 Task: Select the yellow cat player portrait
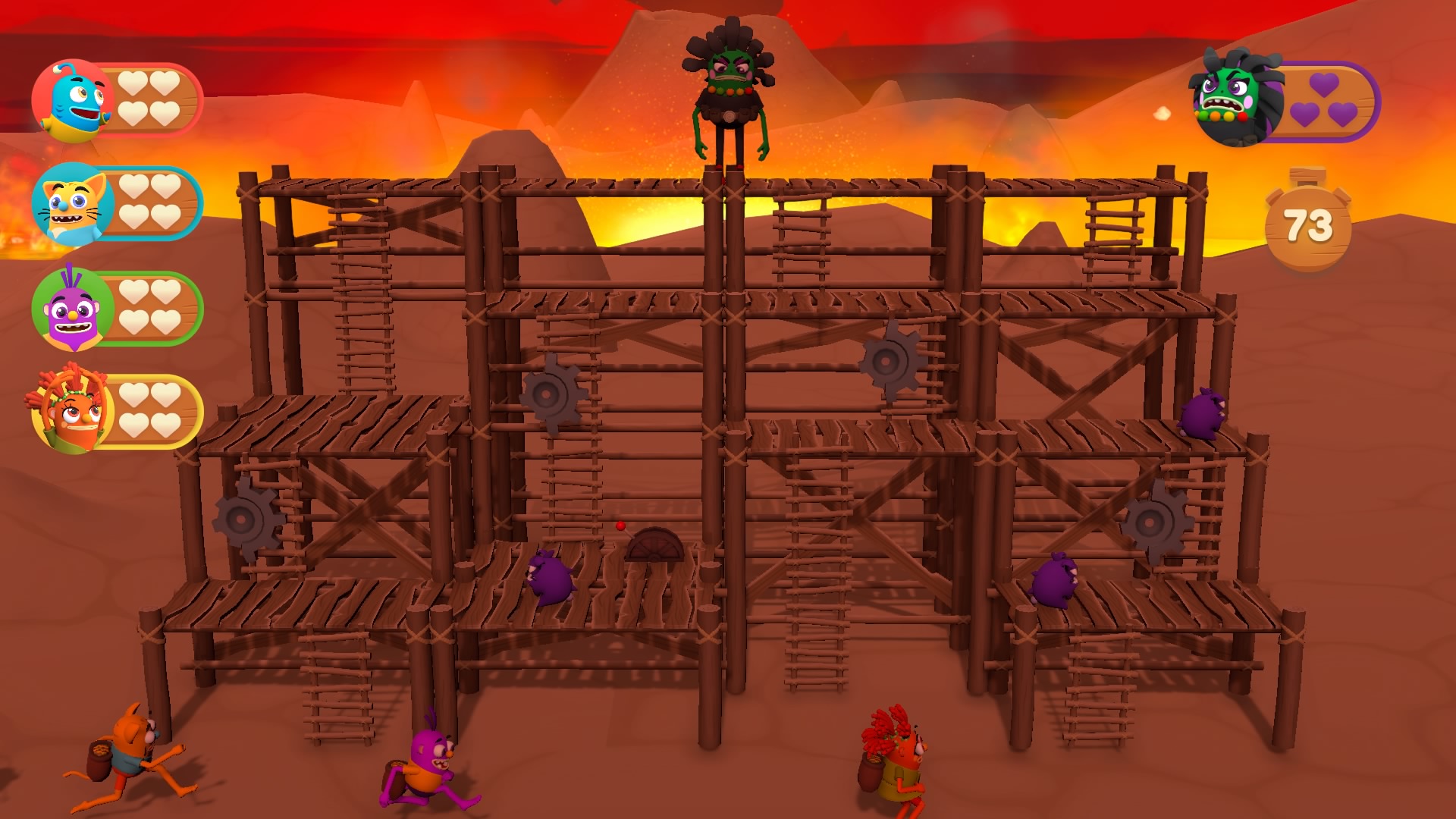73,205
